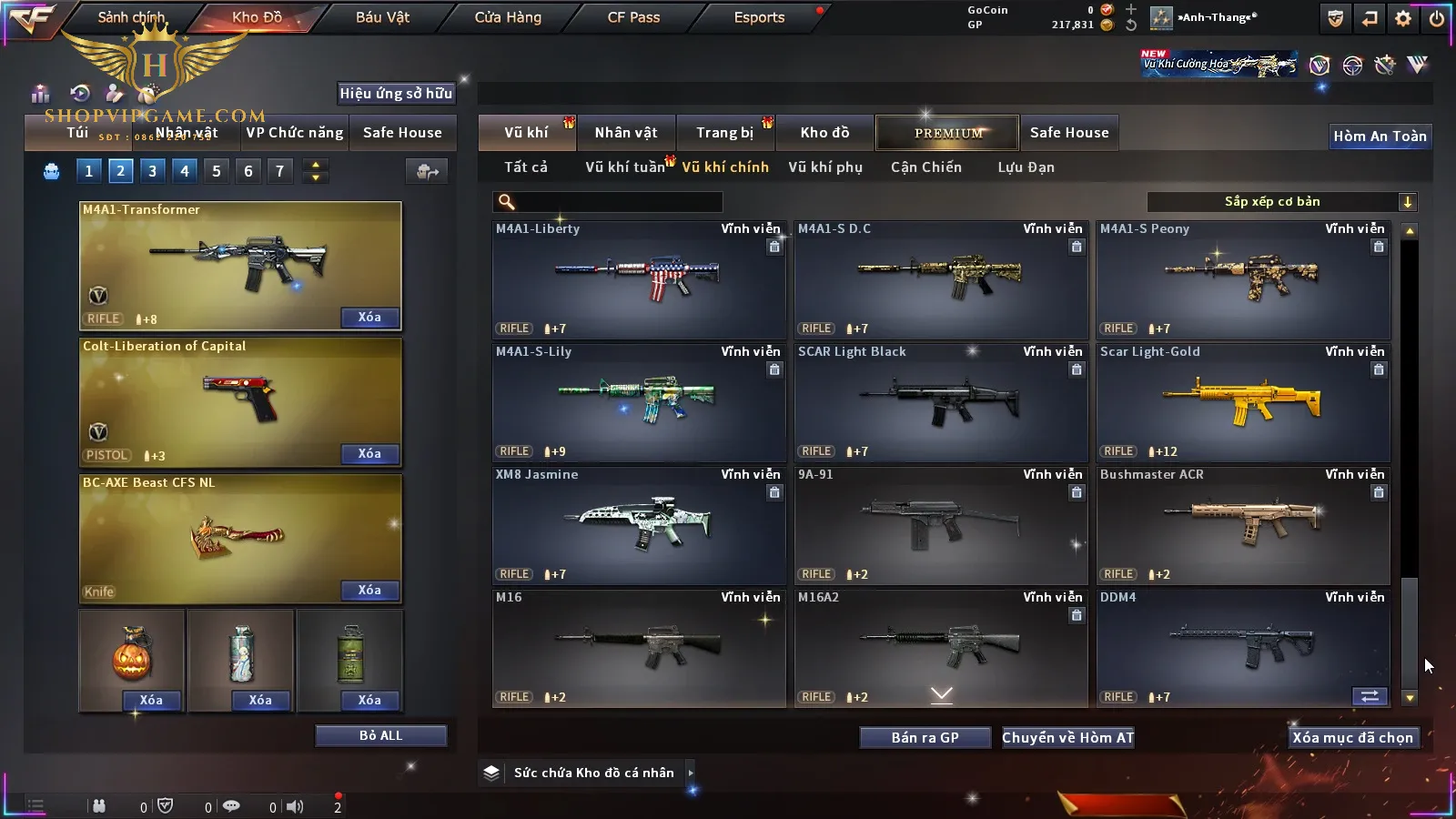Image resolution: width=1456 pixels, height=819 pixels.
Task: Select bag preset number 3
Action: 152,170
